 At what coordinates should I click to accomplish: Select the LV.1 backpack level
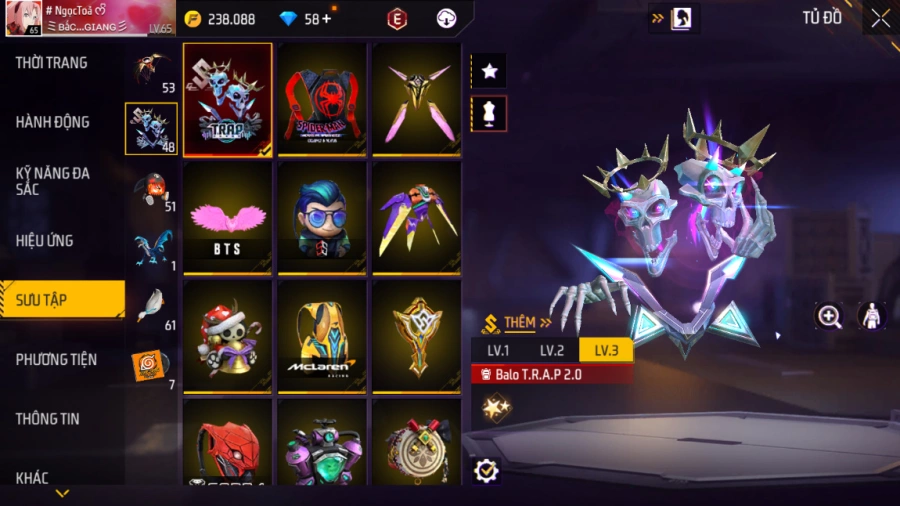pyautogui.click(x=498, y=350)
